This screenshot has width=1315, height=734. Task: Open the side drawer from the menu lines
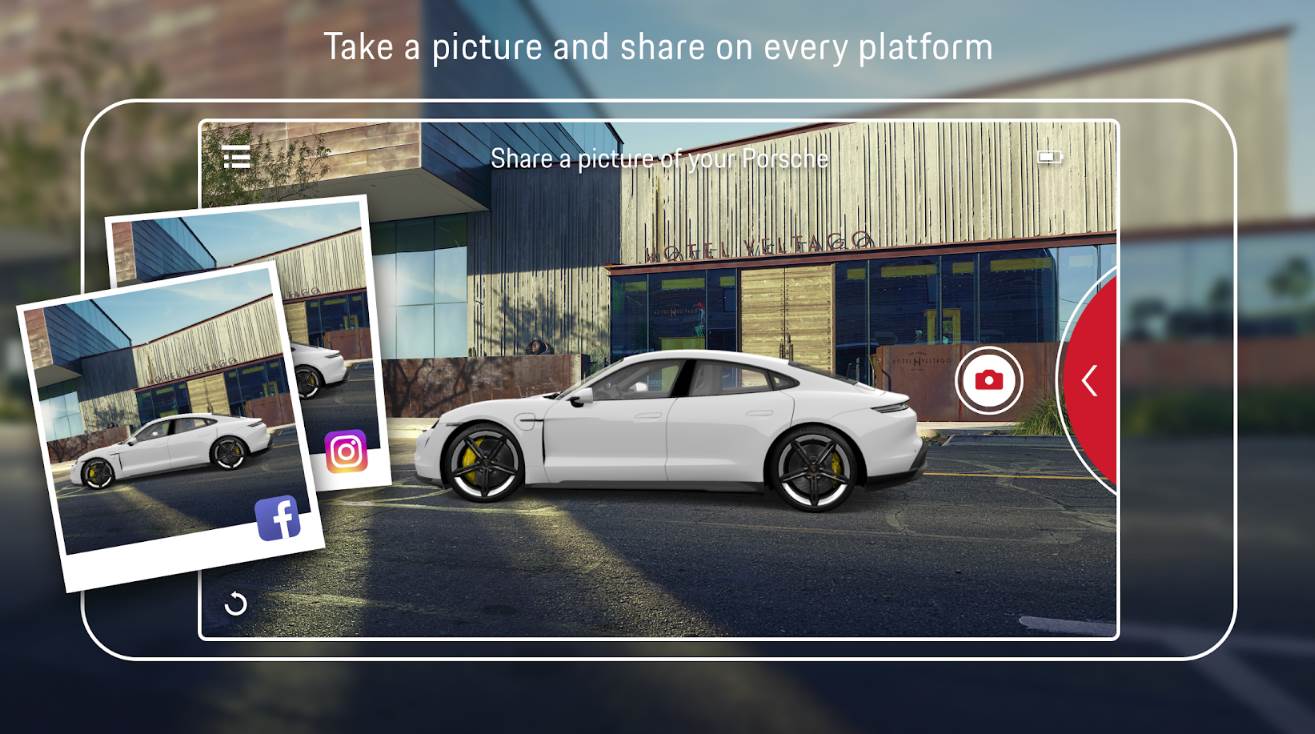click(x=237, y=157)
